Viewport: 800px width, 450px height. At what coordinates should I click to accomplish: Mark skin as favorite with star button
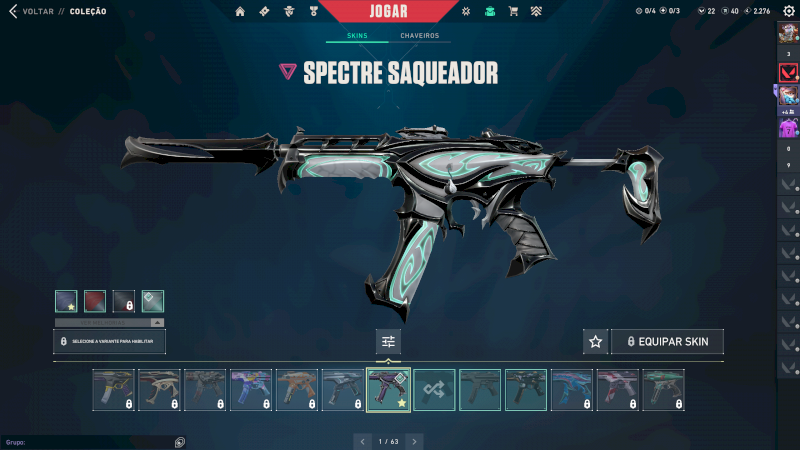[x=595, y=342]
